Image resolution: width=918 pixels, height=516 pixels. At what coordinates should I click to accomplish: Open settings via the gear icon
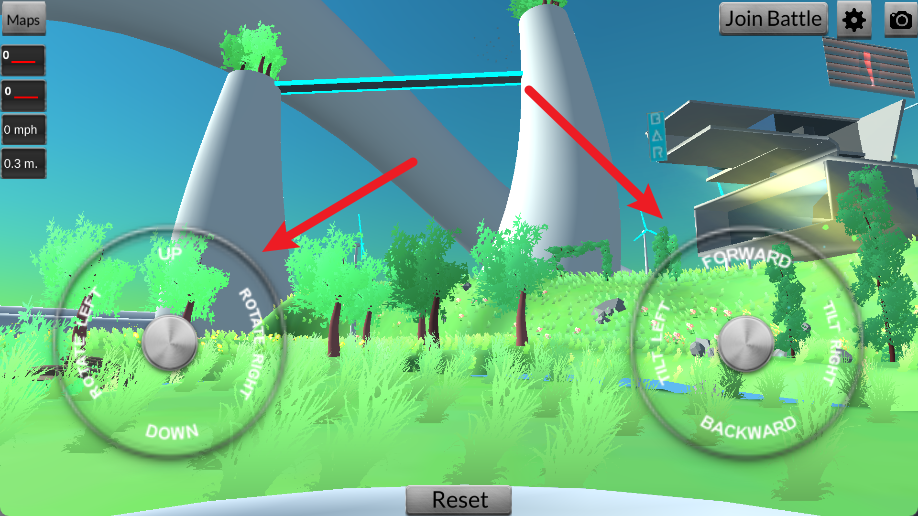coord(854,19)
